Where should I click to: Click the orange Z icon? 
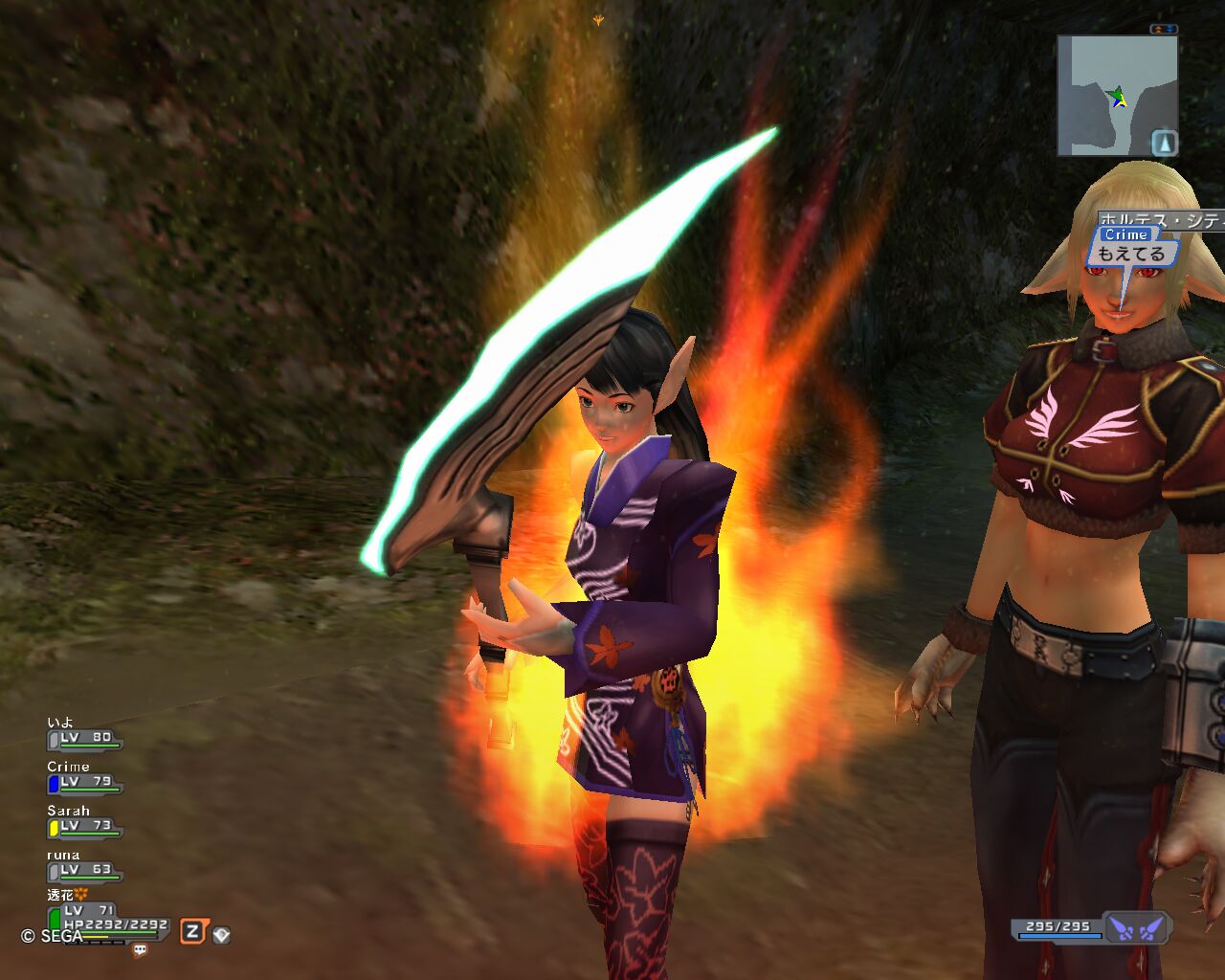193,932
